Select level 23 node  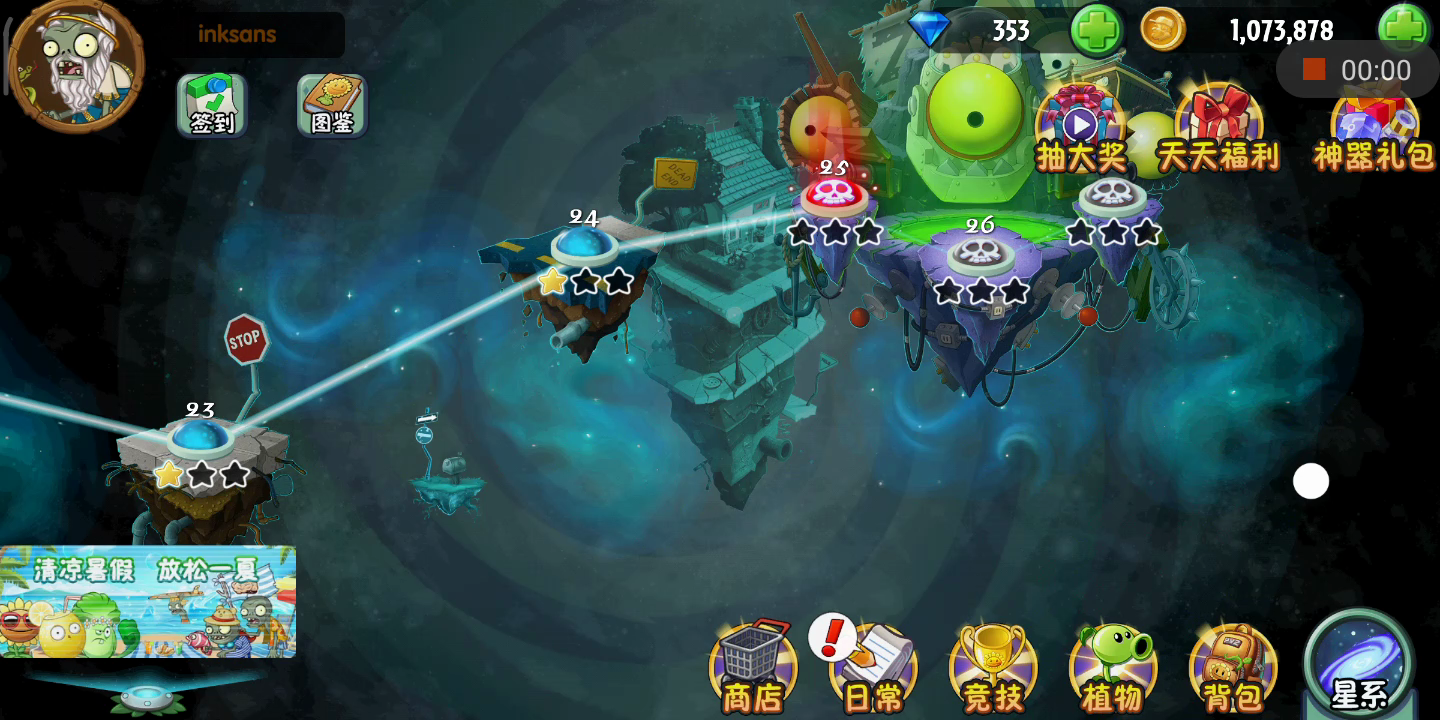201,440
